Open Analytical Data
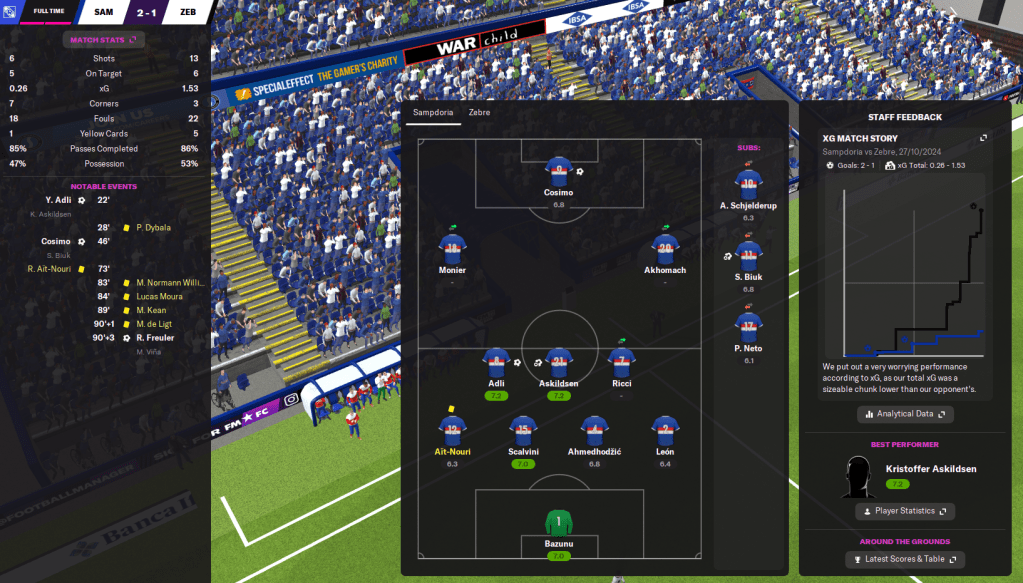Screen dimensions: 1023x583 click(904, 413)
